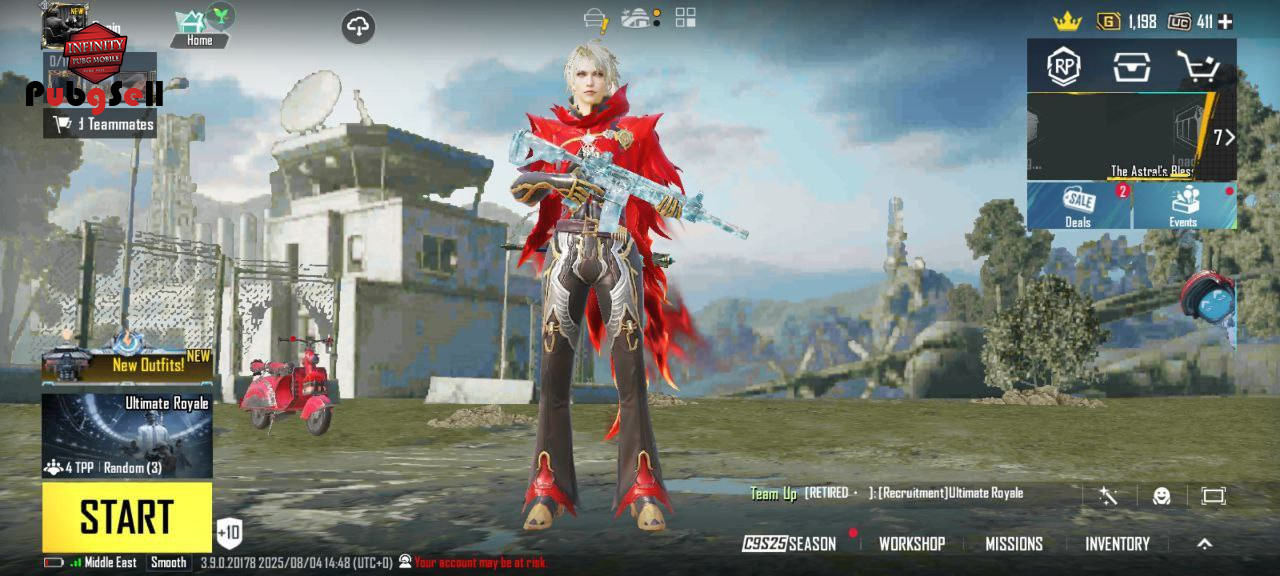This screenshot has height=576, width=1280.
Task: Open the Deals sale offers
Action: click(x=1078, y=206)
